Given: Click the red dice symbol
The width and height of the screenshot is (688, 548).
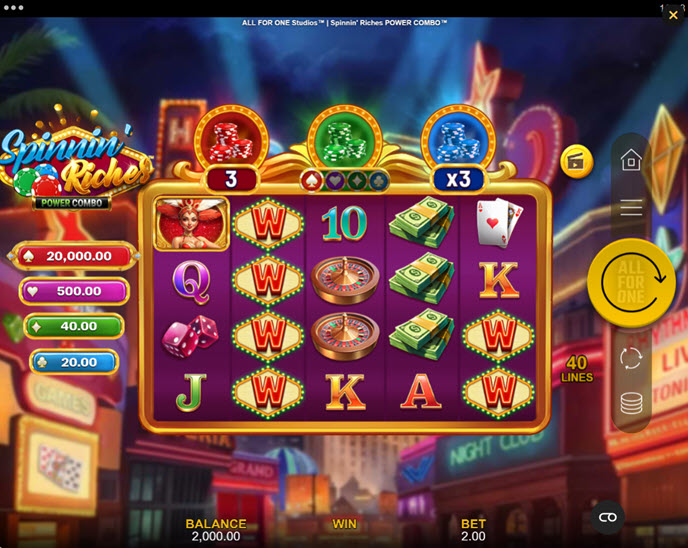Looking at the screenshot, I should click(x=192, y=337).
